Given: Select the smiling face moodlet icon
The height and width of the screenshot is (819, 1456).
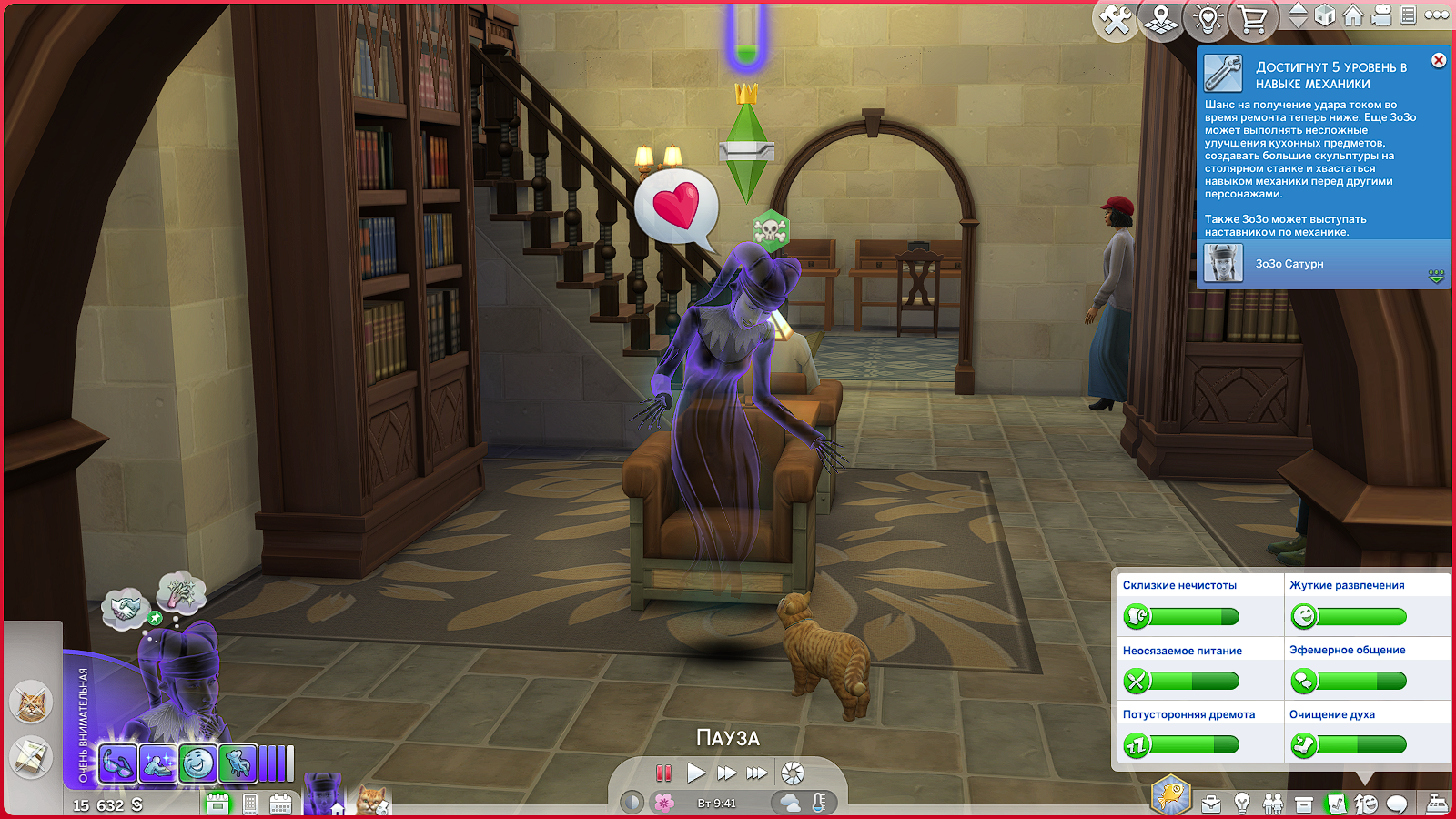Looking at the screenshot, I should [197, 763].
